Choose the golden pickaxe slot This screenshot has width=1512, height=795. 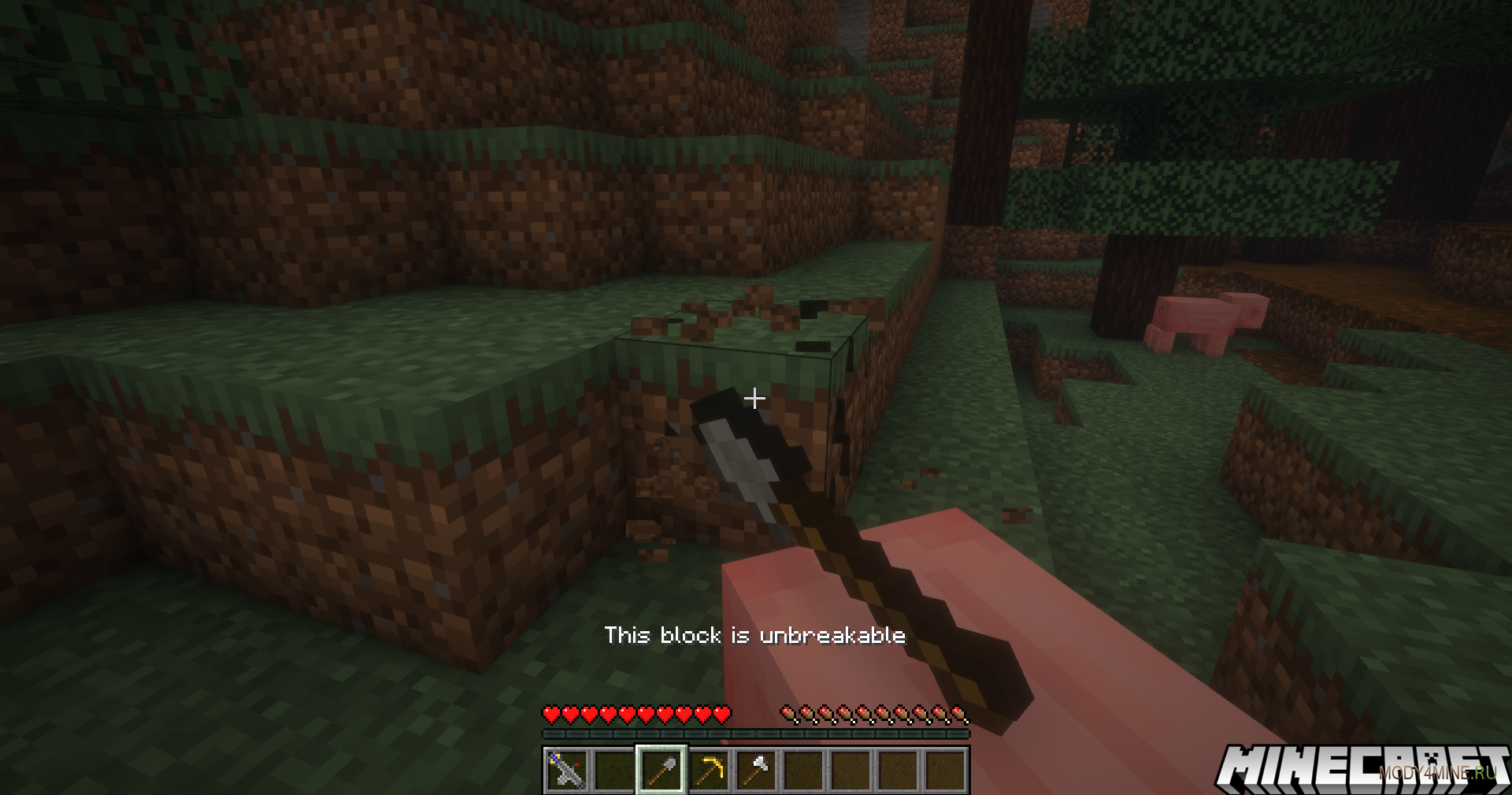(x=709, y=770)
